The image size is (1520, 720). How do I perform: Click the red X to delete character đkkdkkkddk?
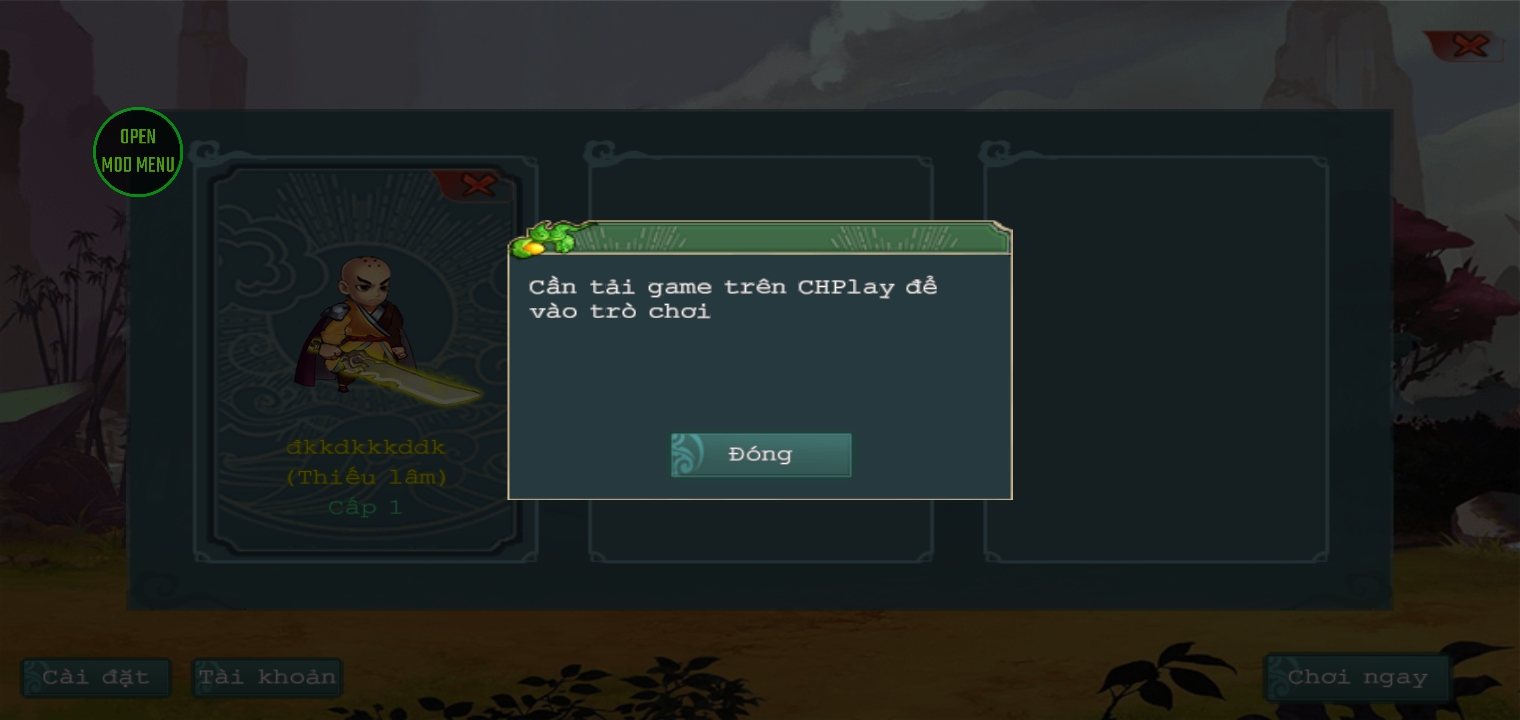click(478, 185)
